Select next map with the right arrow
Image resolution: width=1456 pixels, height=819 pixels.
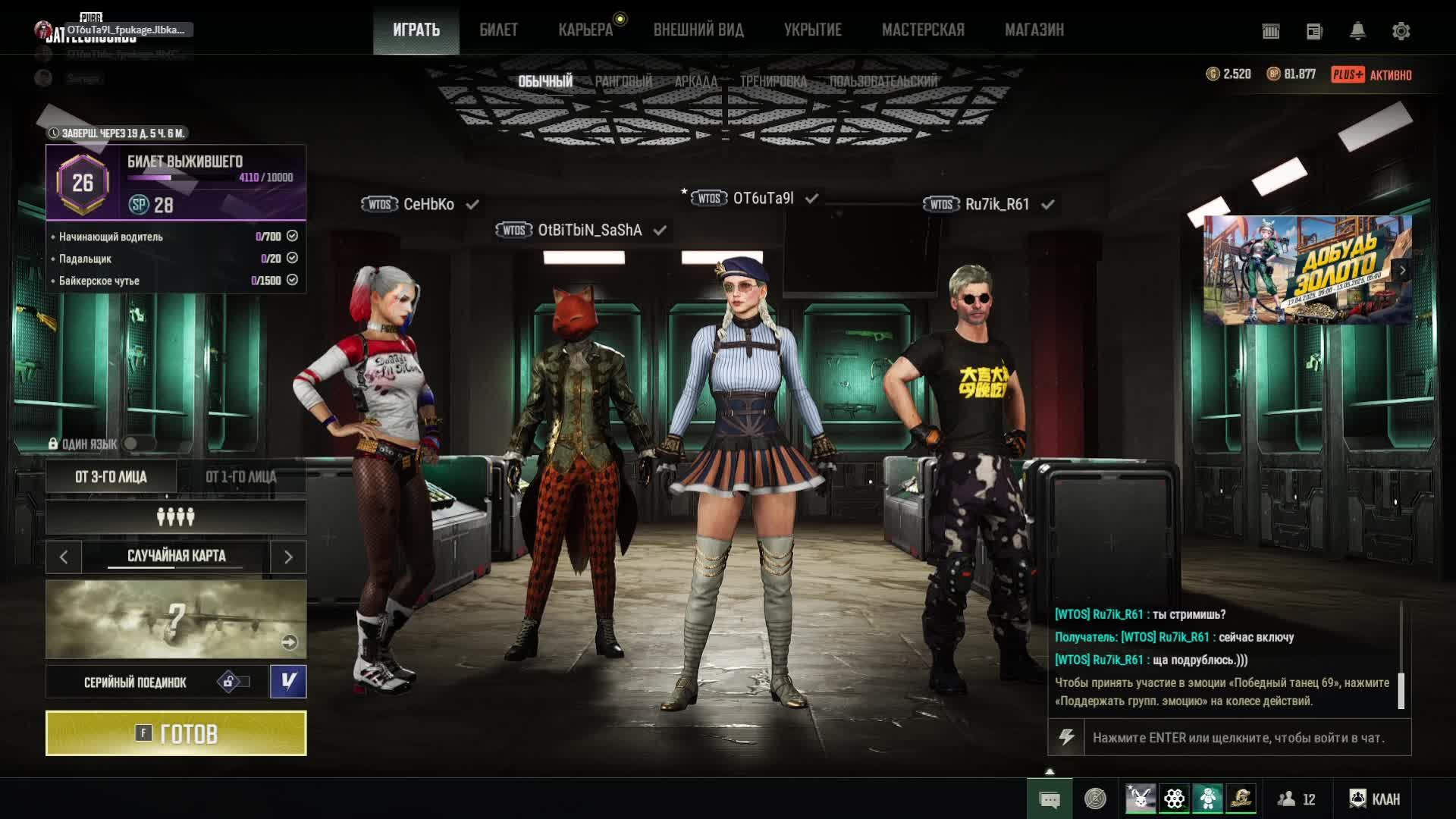point(288,557)
